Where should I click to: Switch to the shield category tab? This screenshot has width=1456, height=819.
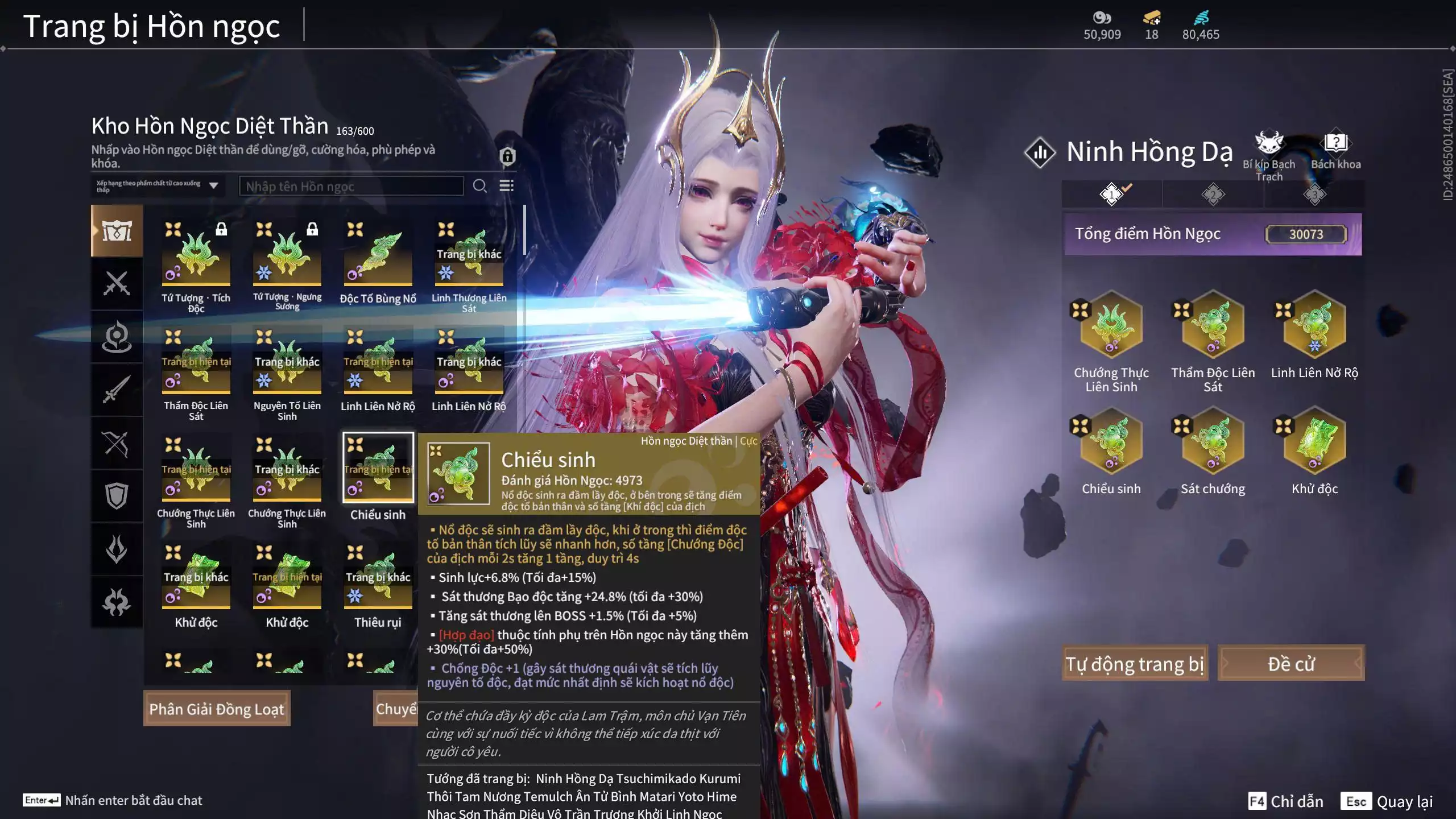pos(117,496)
